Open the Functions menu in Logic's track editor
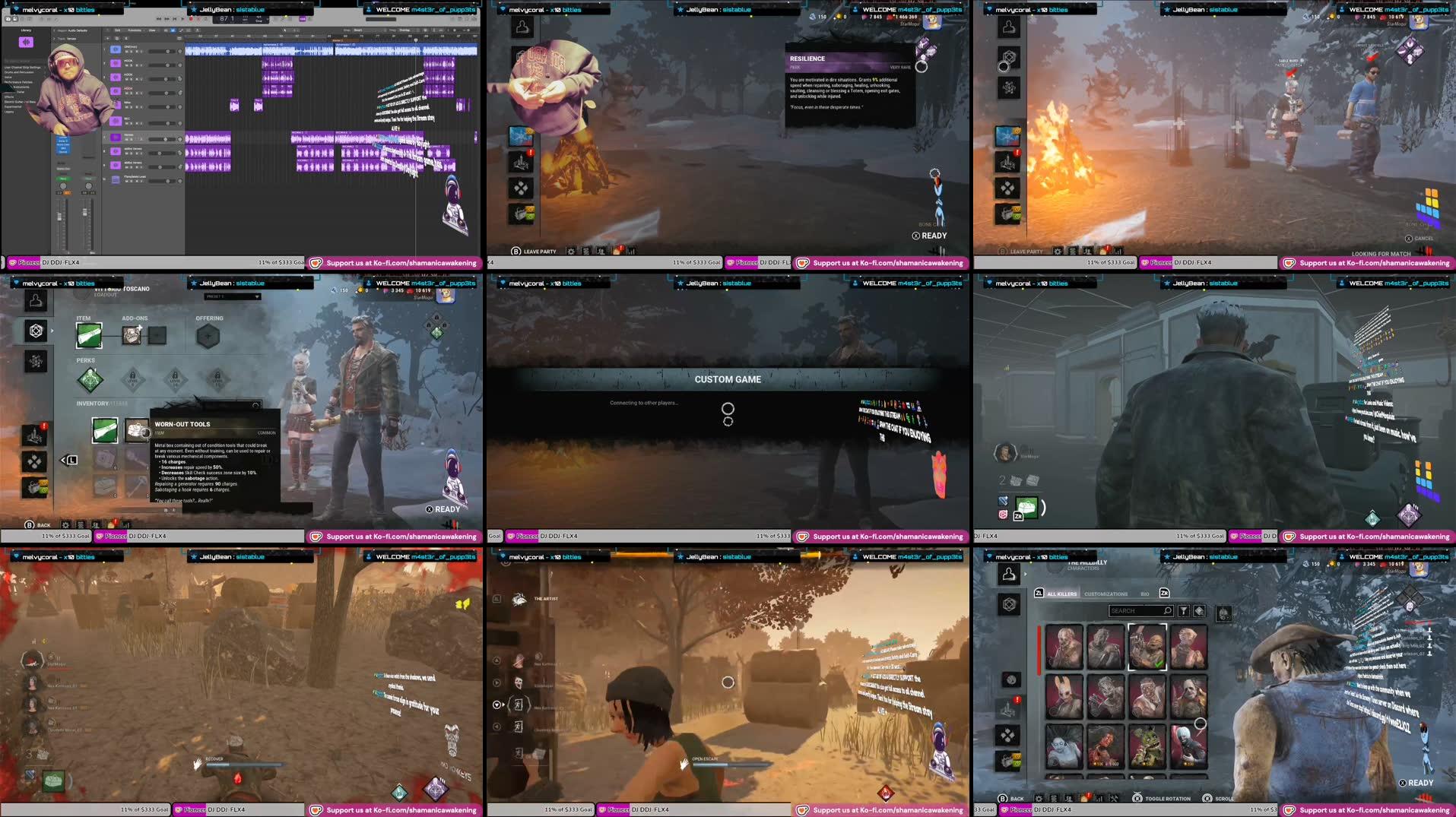Image resolution: width=1456 pixels, height=817 pixels. pos(135,30)
